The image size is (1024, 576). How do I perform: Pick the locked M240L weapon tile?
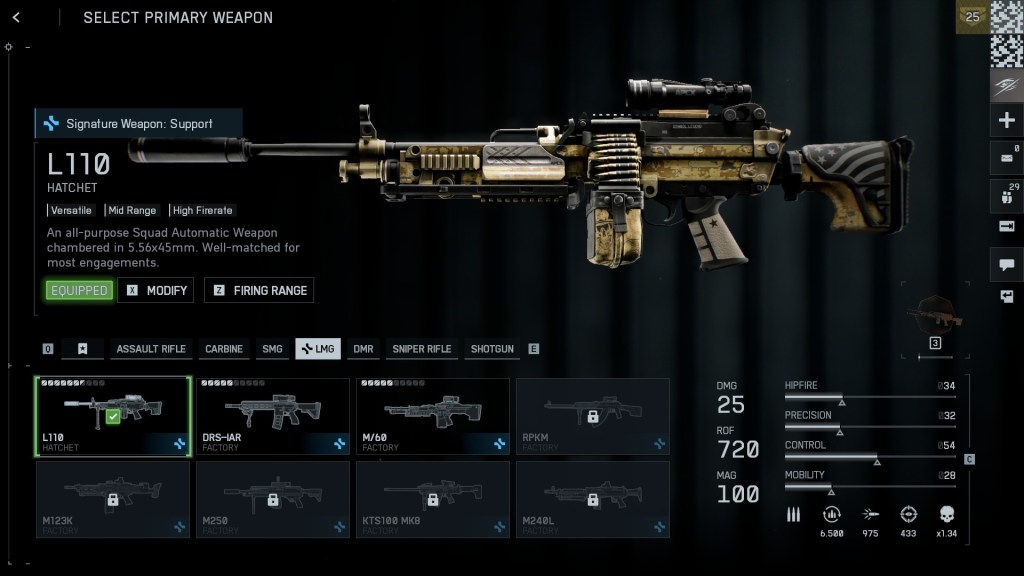point(593,499)
